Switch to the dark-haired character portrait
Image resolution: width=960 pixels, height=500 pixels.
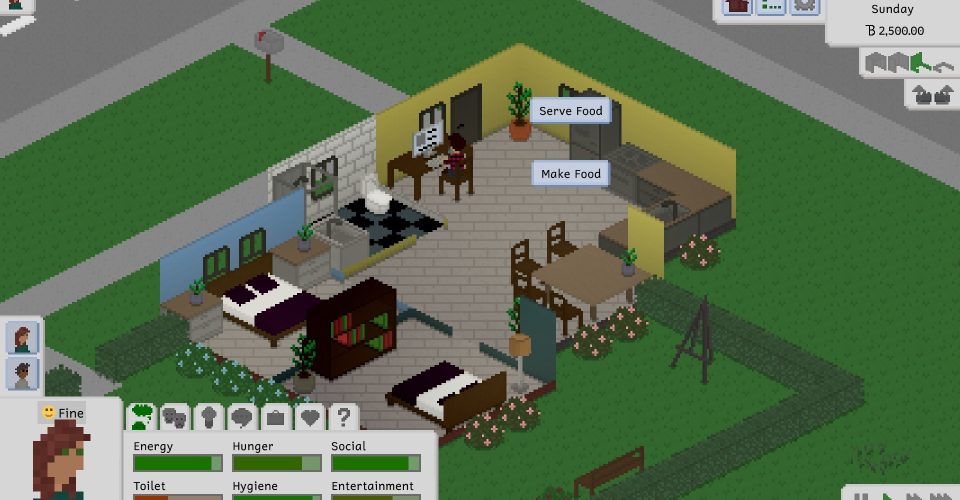22,374
